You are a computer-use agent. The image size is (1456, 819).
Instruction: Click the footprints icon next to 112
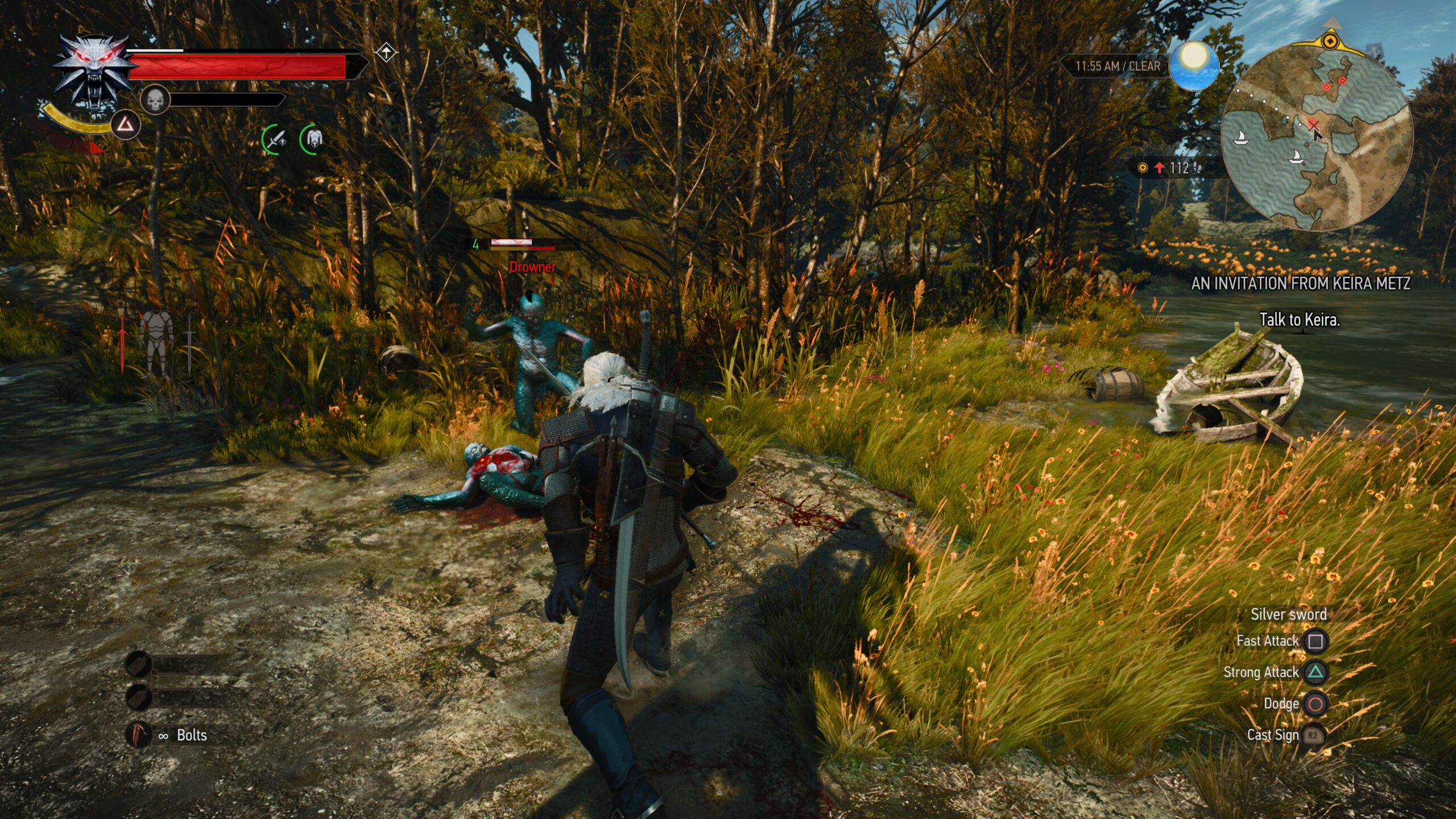(1197, 168)
